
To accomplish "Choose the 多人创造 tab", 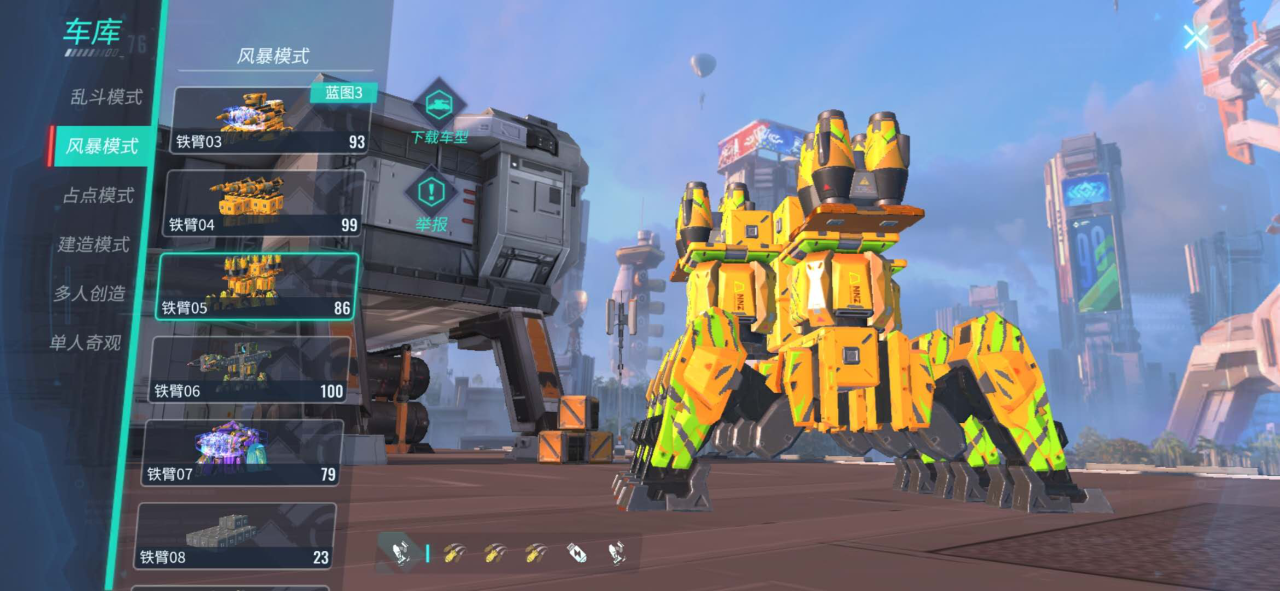I will 90,293.
